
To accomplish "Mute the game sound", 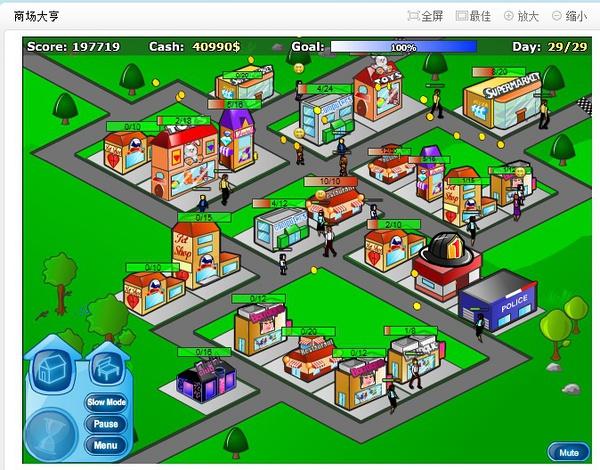I will coord(568,452).
